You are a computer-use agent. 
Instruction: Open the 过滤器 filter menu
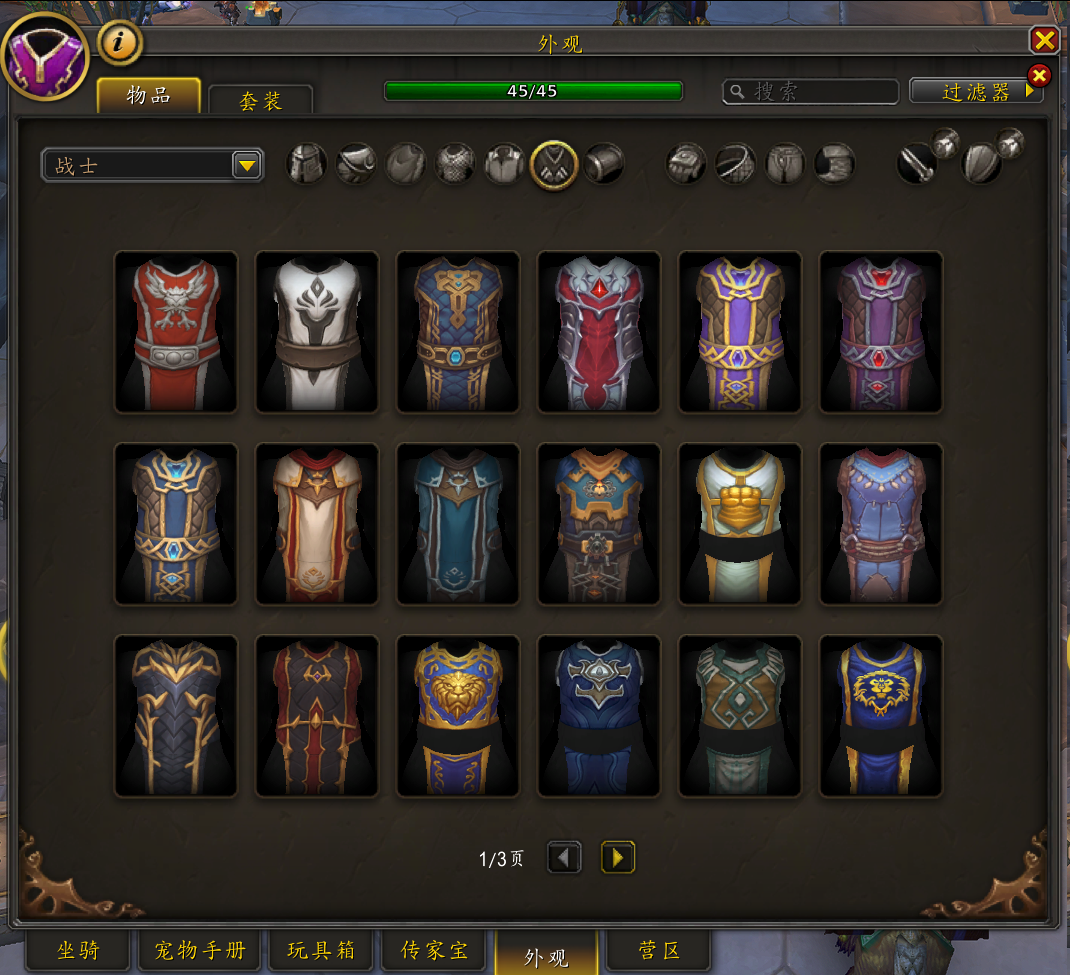coord(975,92)
